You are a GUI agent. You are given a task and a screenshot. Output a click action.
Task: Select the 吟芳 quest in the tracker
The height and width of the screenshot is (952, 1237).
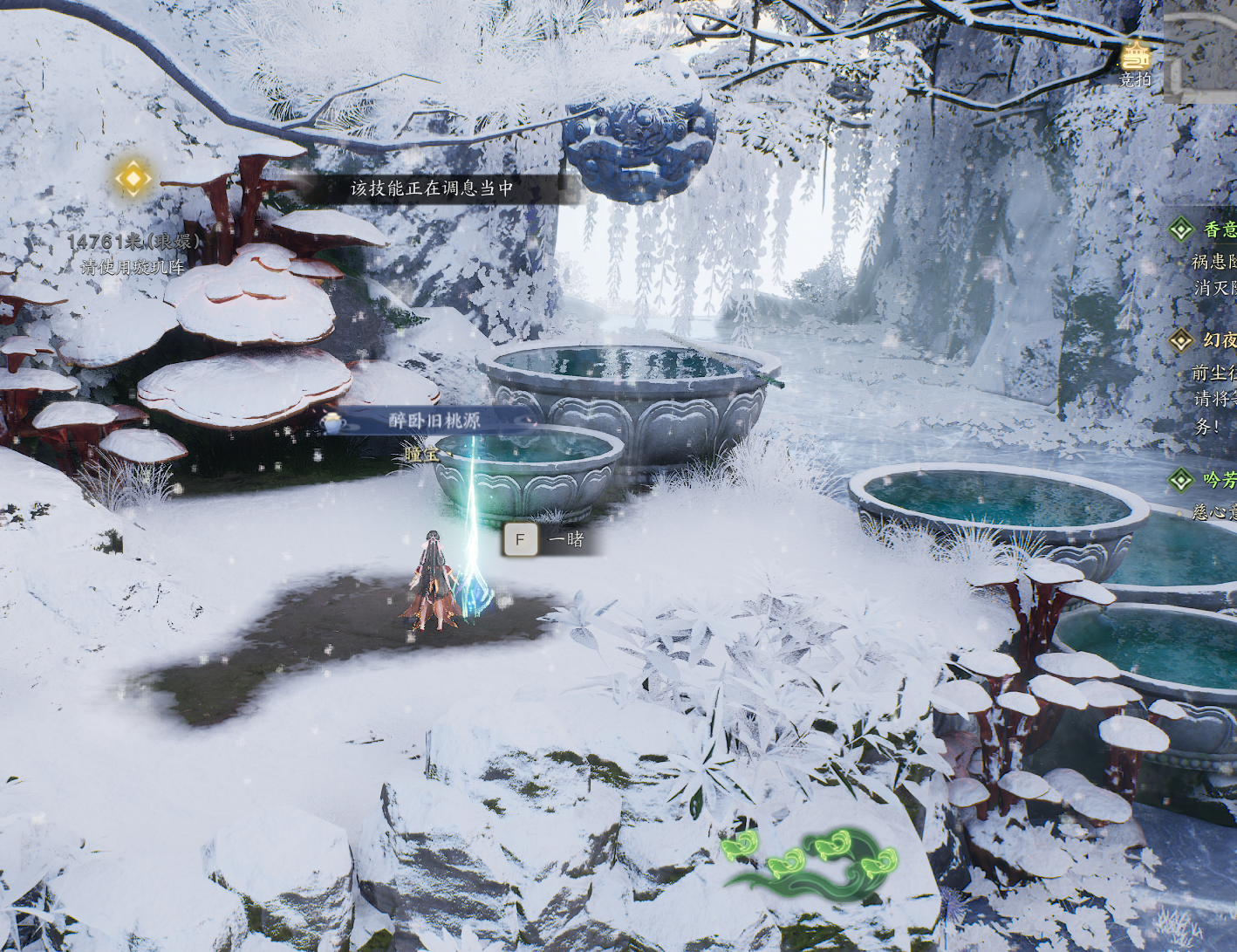[x=1219, y=479]
